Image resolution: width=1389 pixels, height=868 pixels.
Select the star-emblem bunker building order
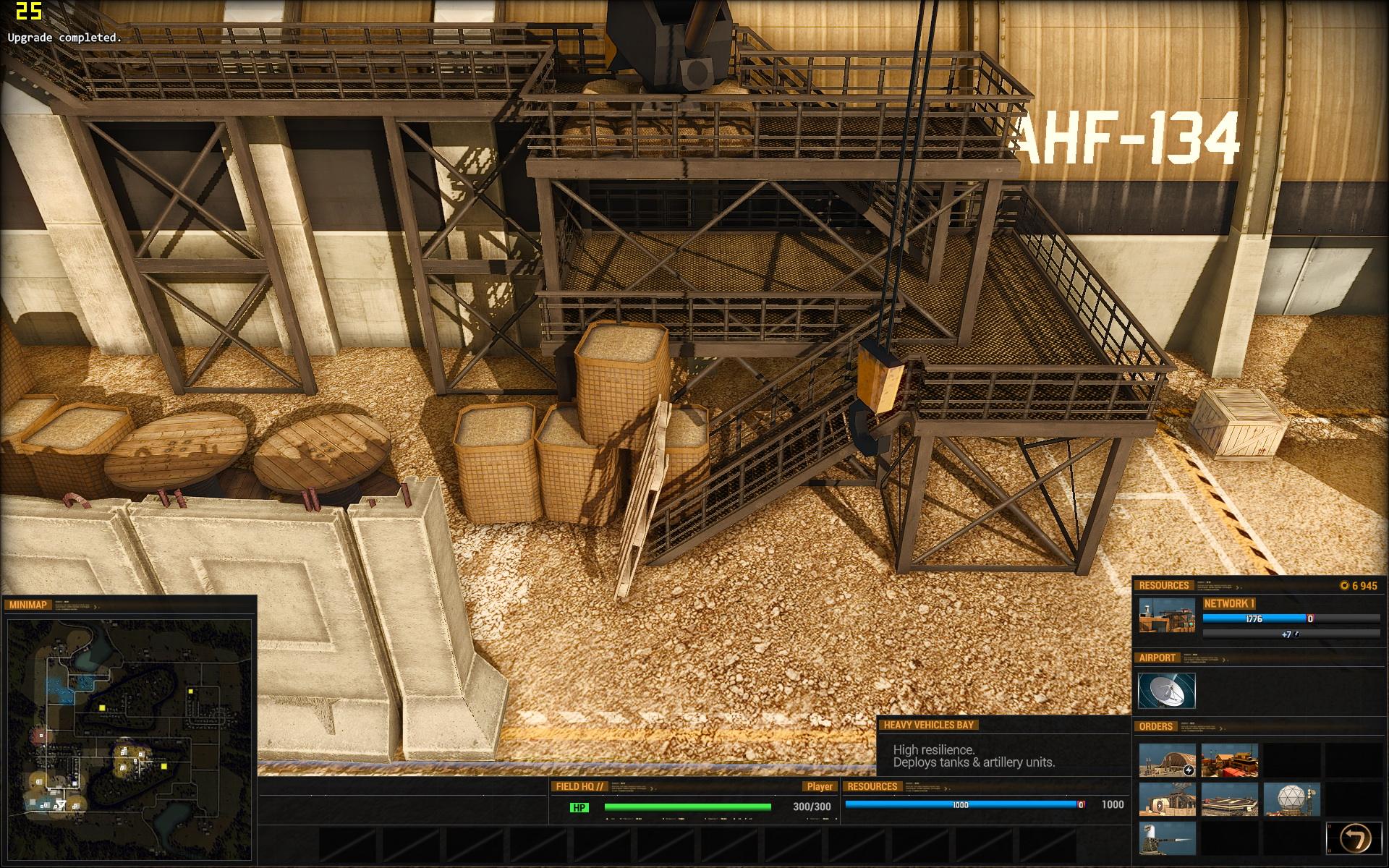pyautogui.click(x=1167, y=800)
